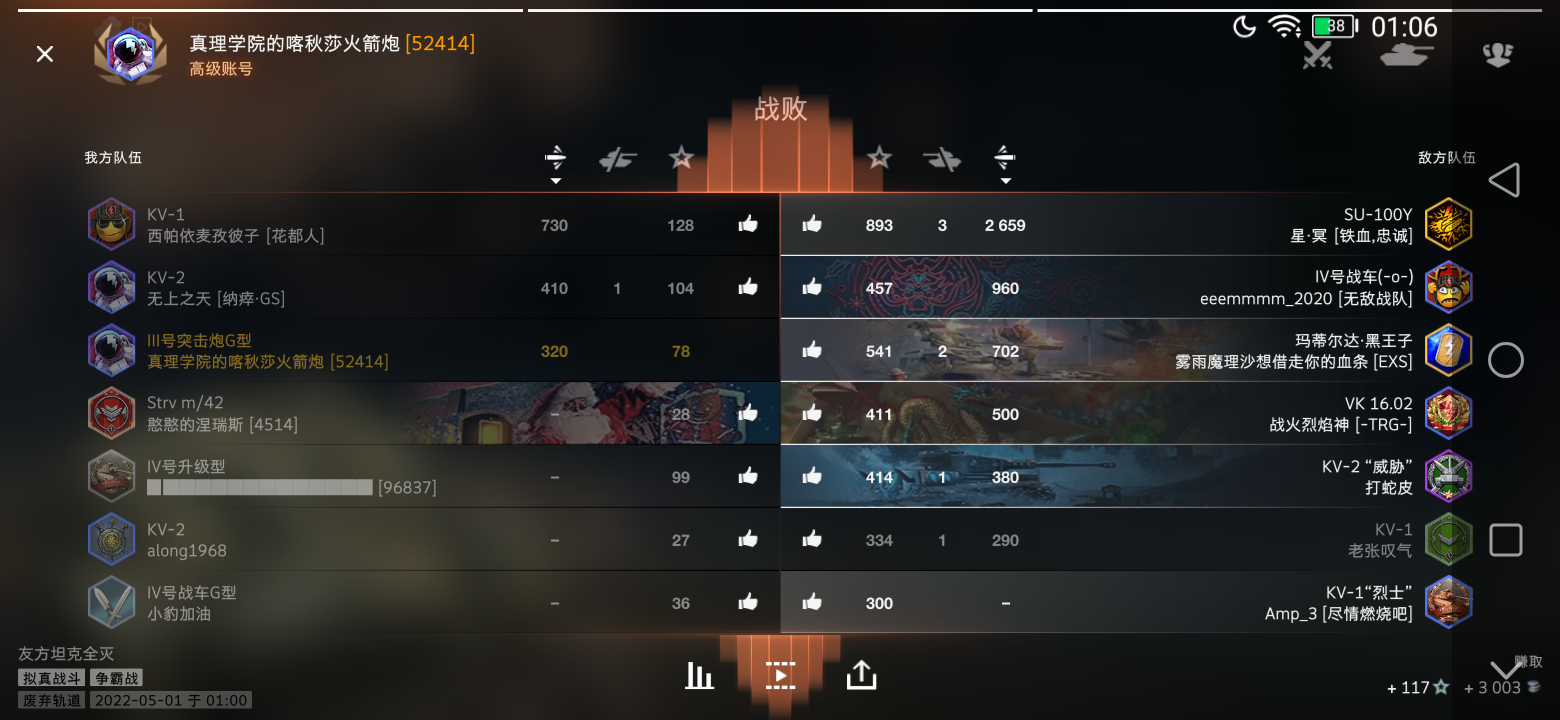Play the battle replay

point(781,676)
